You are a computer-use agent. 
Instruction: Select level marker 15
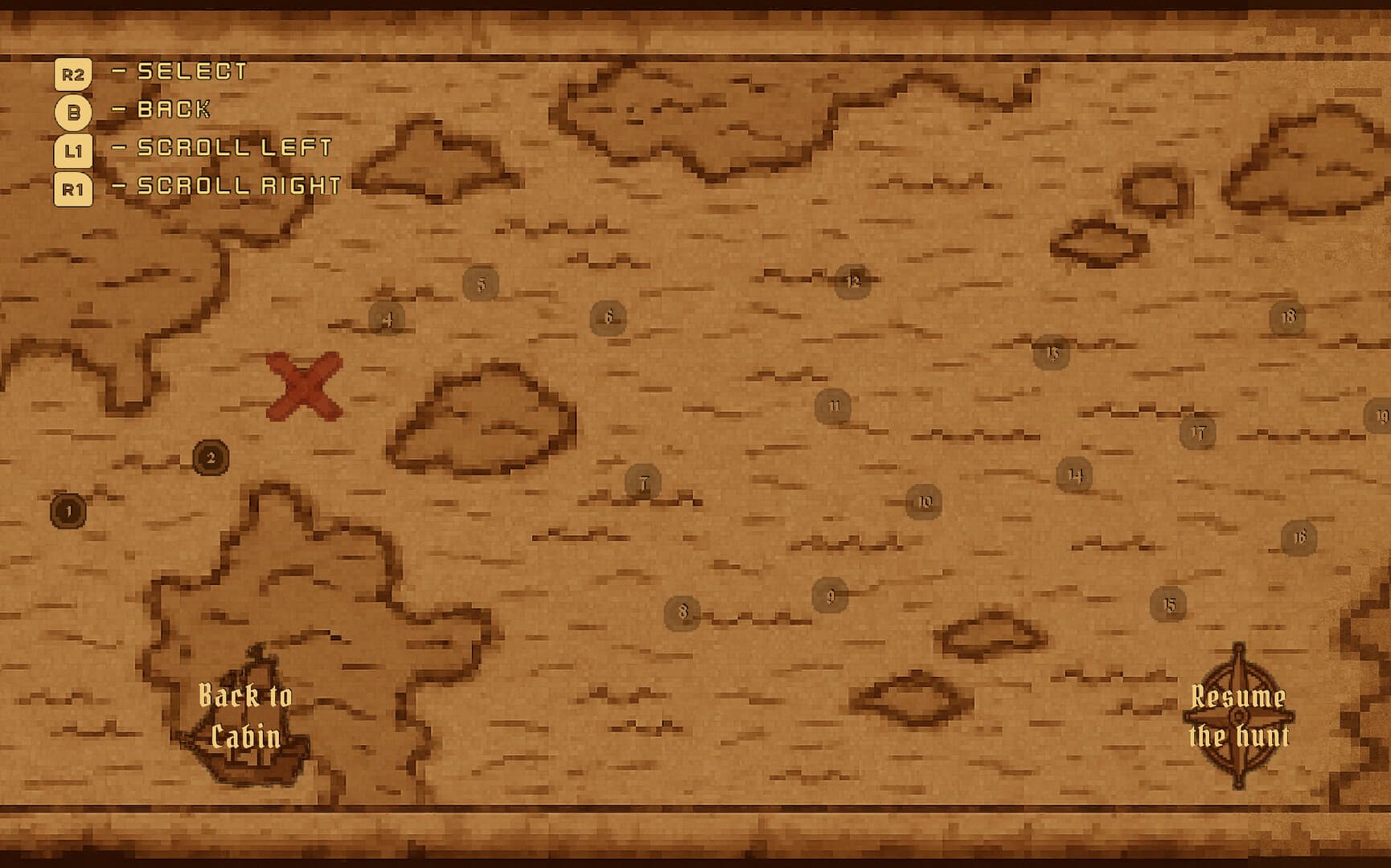coord(1171,602)
